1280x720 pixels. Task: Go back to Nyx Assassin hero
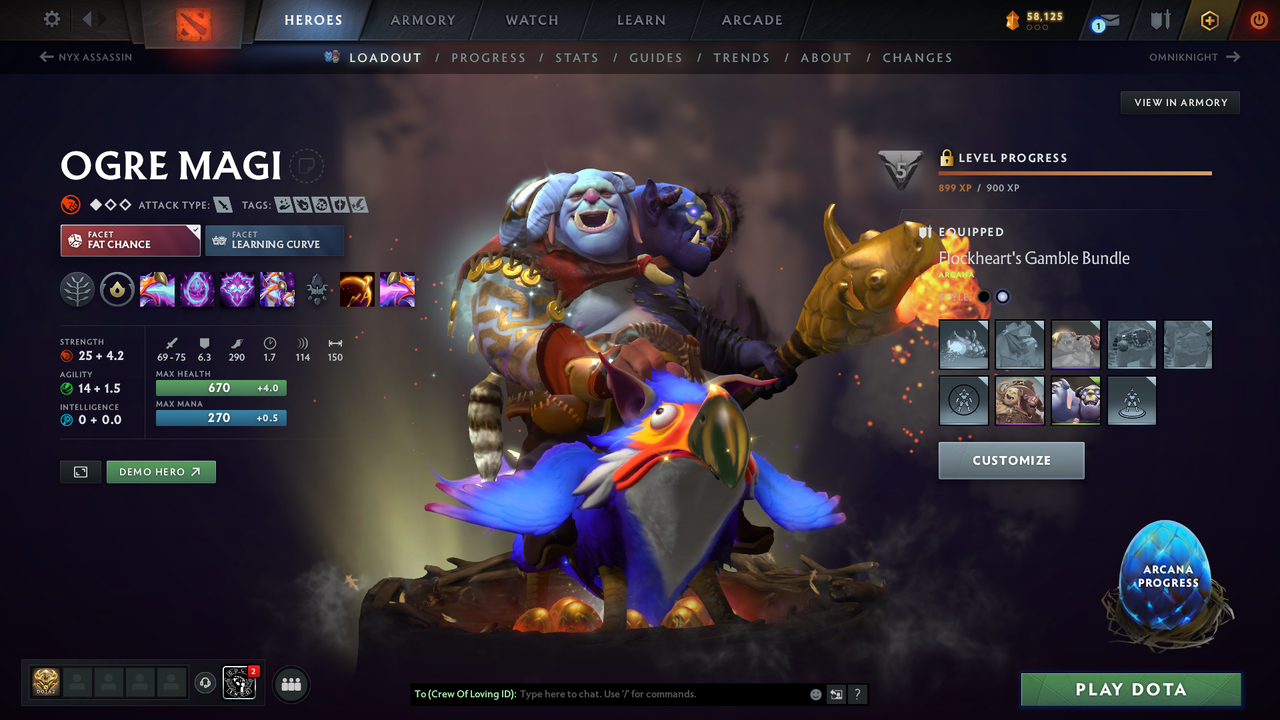(84, 57)
